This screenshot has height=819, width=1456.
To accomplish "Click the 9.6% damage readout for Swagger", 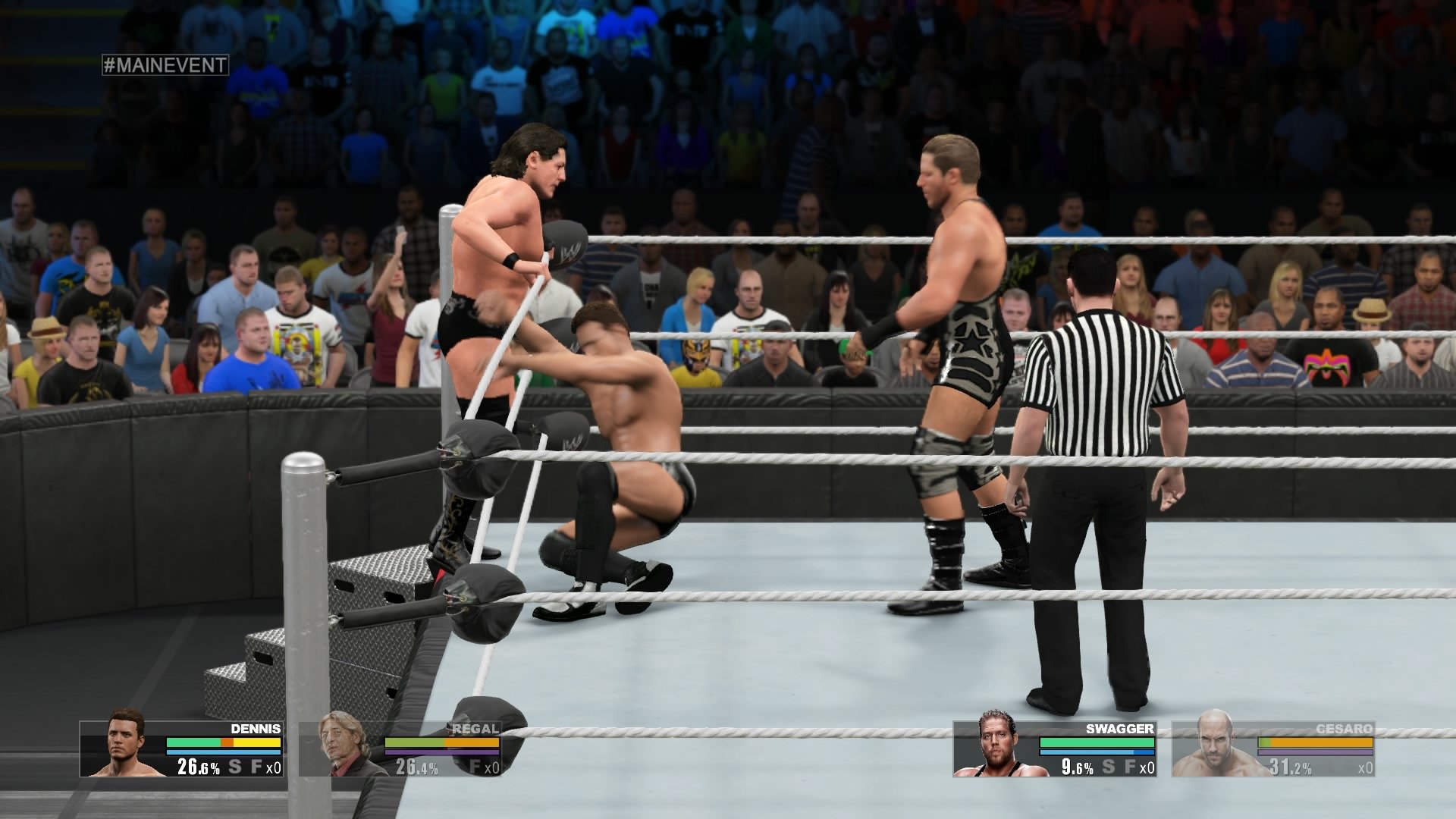I will tap(1077, 767).
